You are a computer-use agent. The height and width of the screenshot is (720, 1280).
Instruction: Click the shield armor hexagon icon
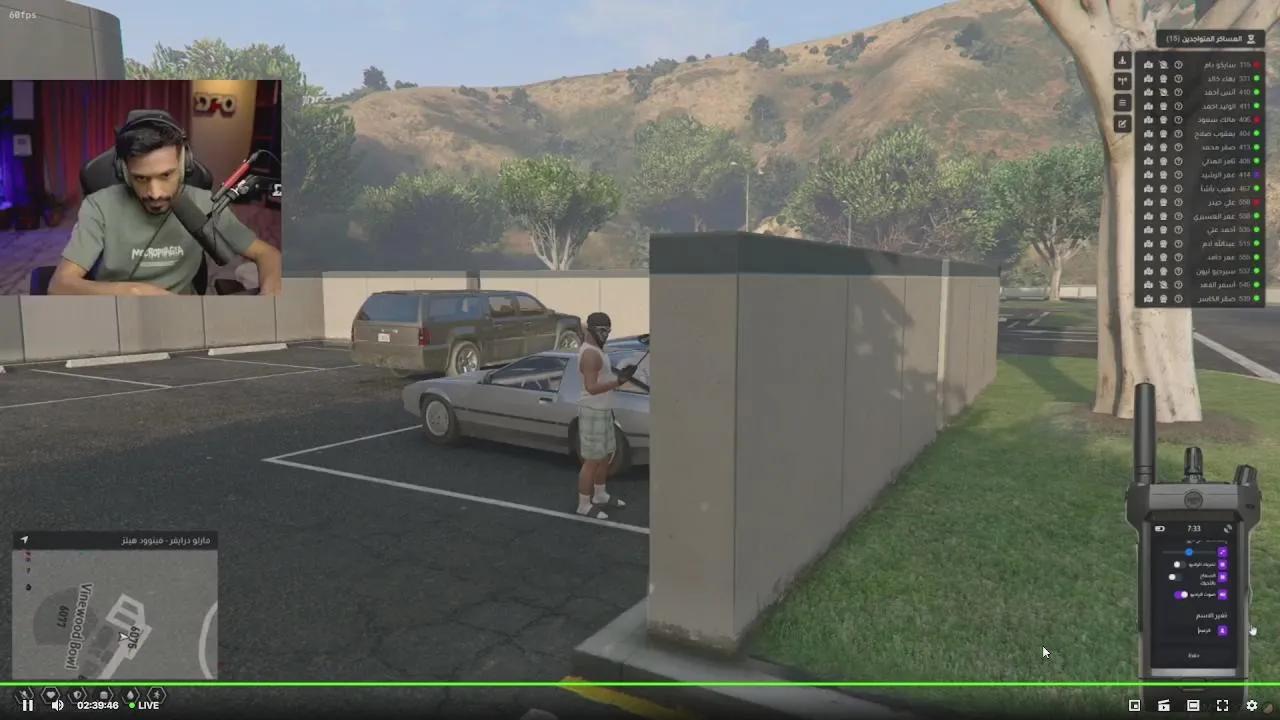click(78, 694)
